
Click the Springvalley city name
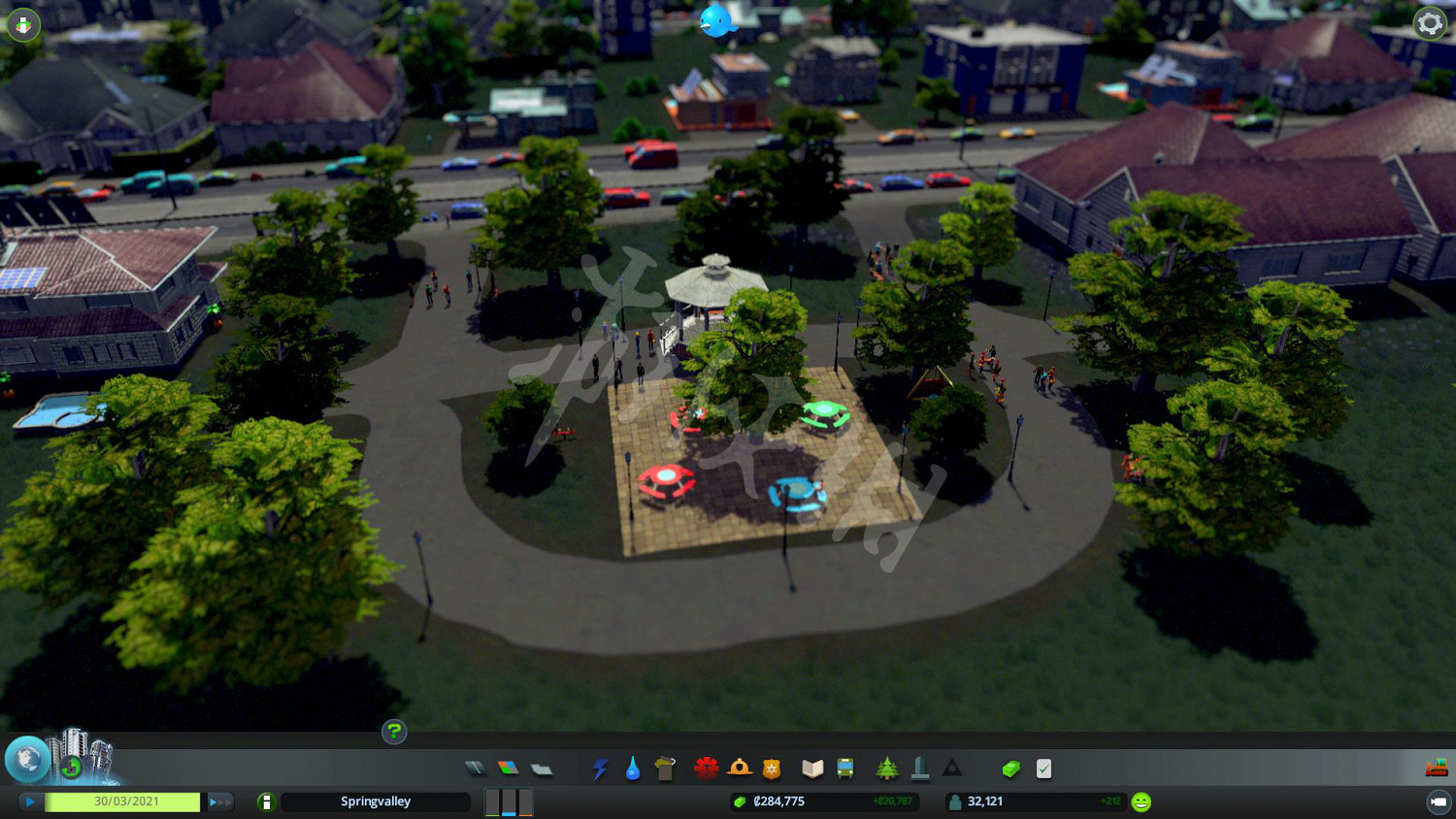coord(376,802)
